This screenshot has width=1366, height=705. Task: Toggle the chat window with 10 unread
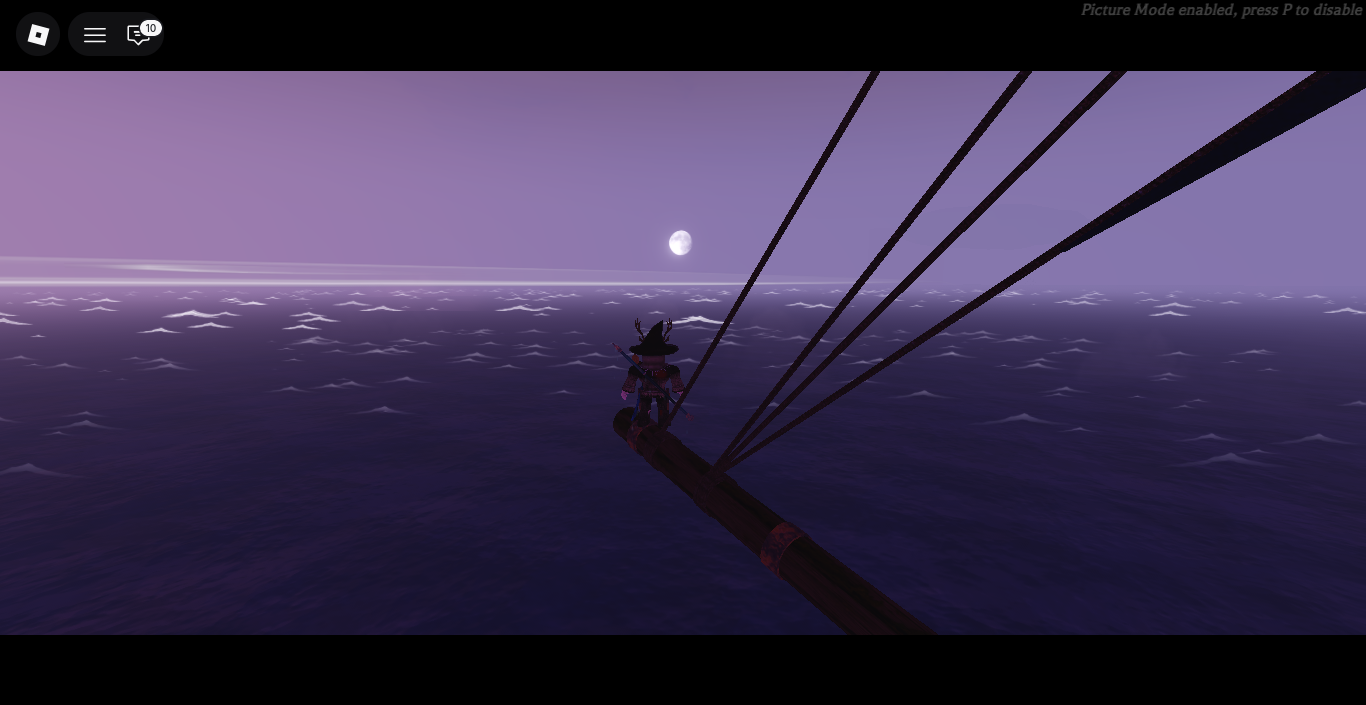(139, 35)
